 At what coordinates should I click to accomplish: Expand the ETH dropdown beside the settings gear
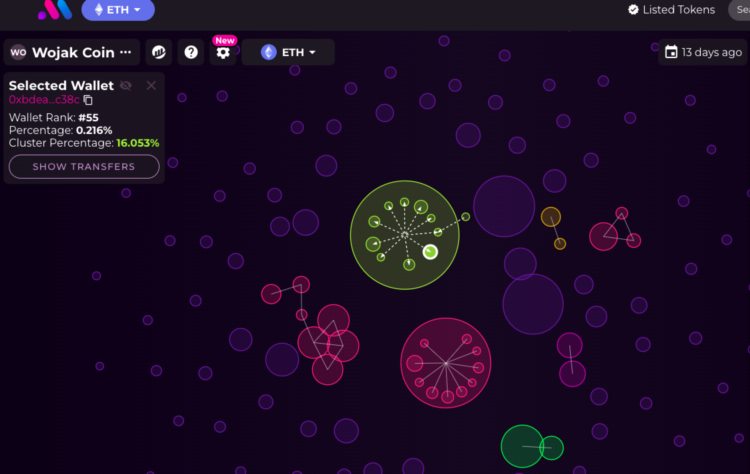[x=288, y=52]
